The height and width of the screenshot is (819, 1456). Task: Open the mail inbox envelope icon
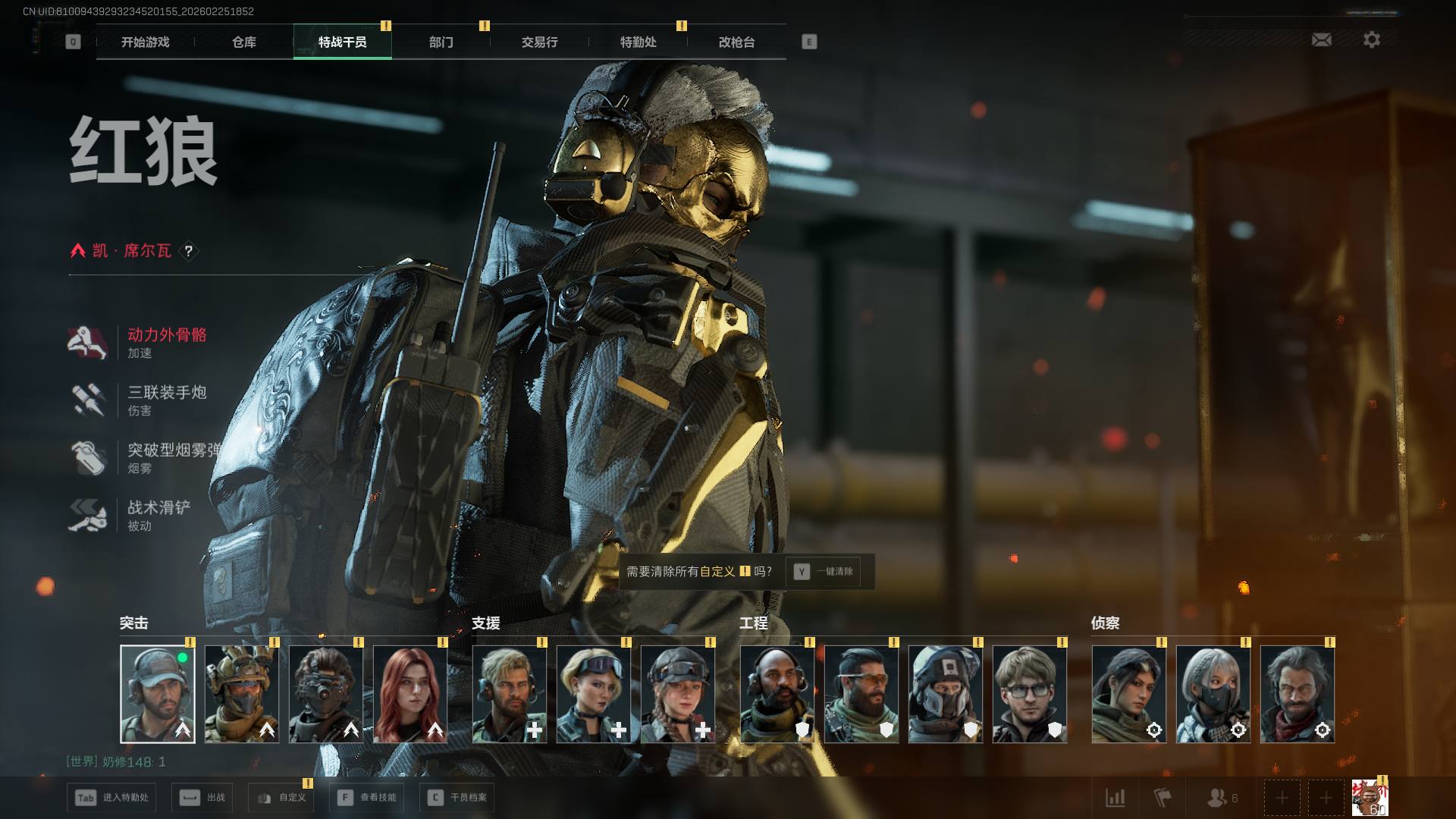(x=1321, y=39)
